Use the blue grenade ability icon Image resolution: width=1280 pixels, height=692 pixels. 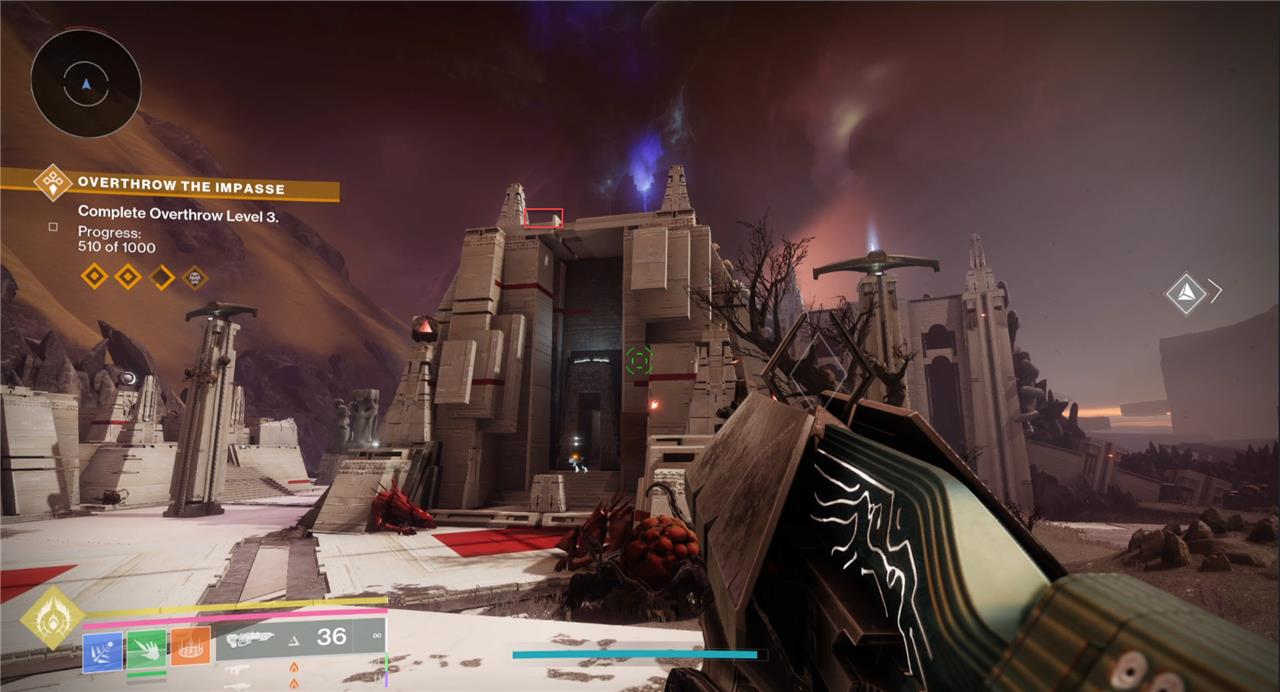(x=103, y=649)
